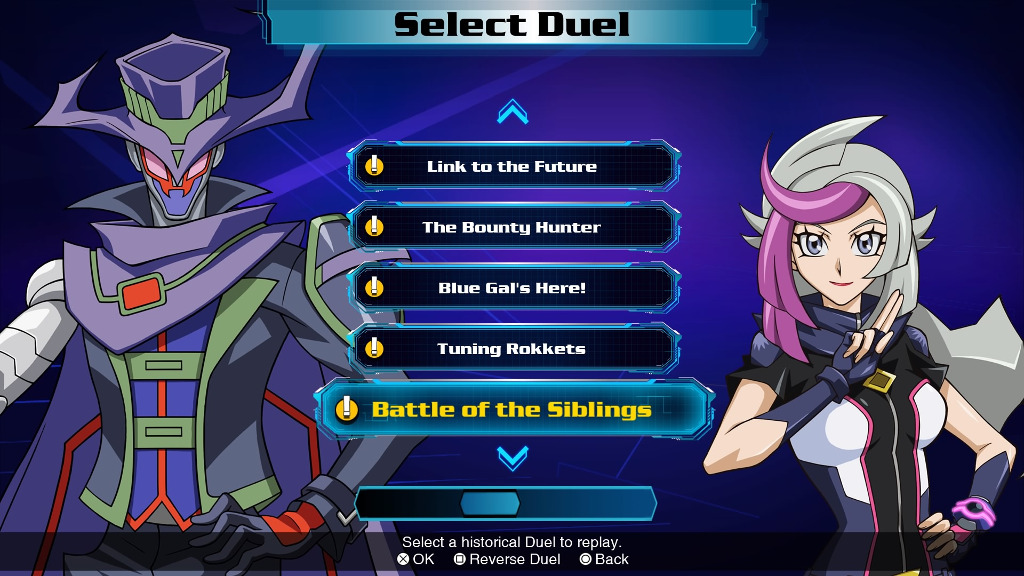Viewport: 1024px width, 576px height.
Task: Click the up arrow above the duel list
Action: tap(513, 112)
